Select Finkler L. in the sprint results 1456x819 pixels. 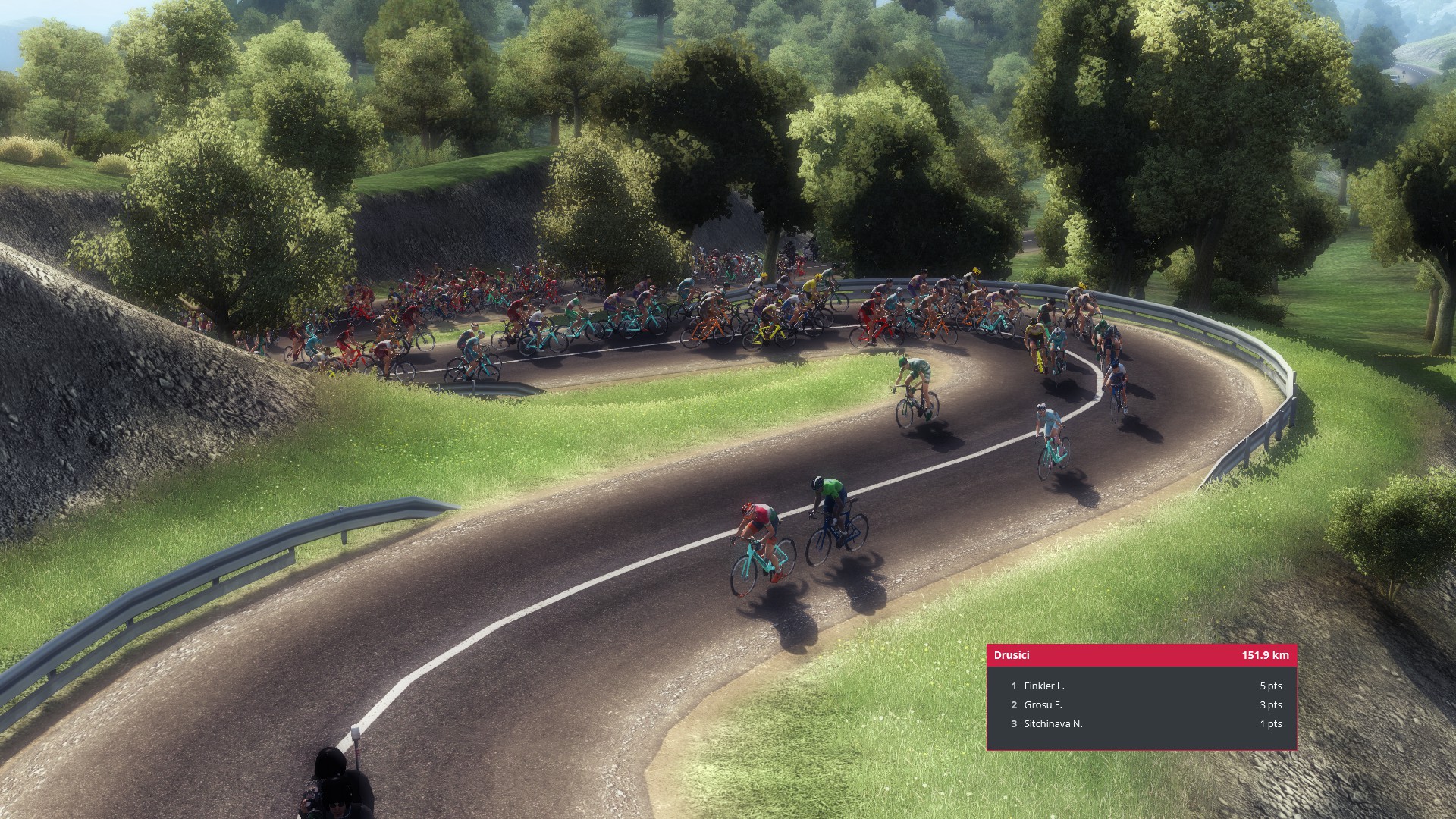[x=1044, y=686]
